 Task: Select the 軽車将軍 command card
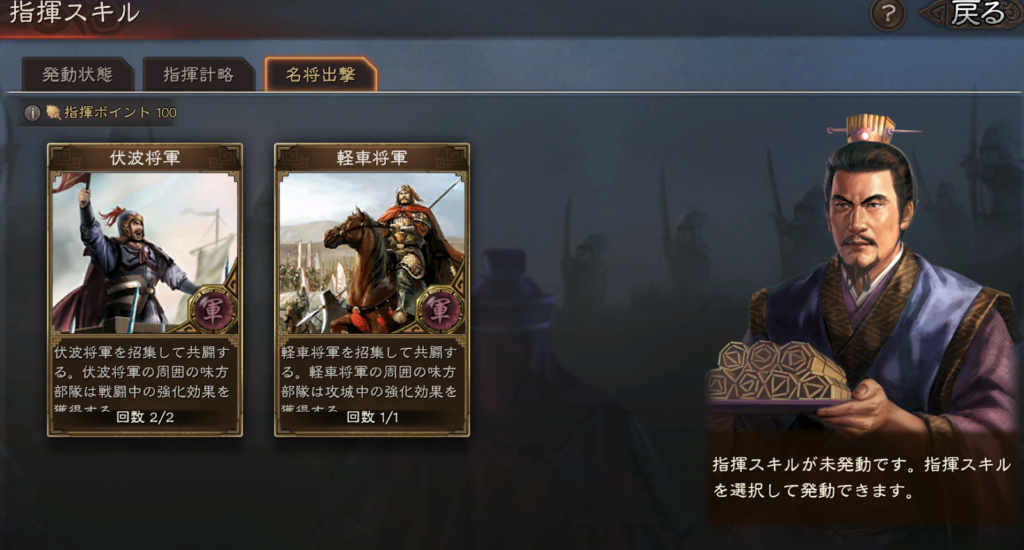pyautogui.click(x=372, y=289)
